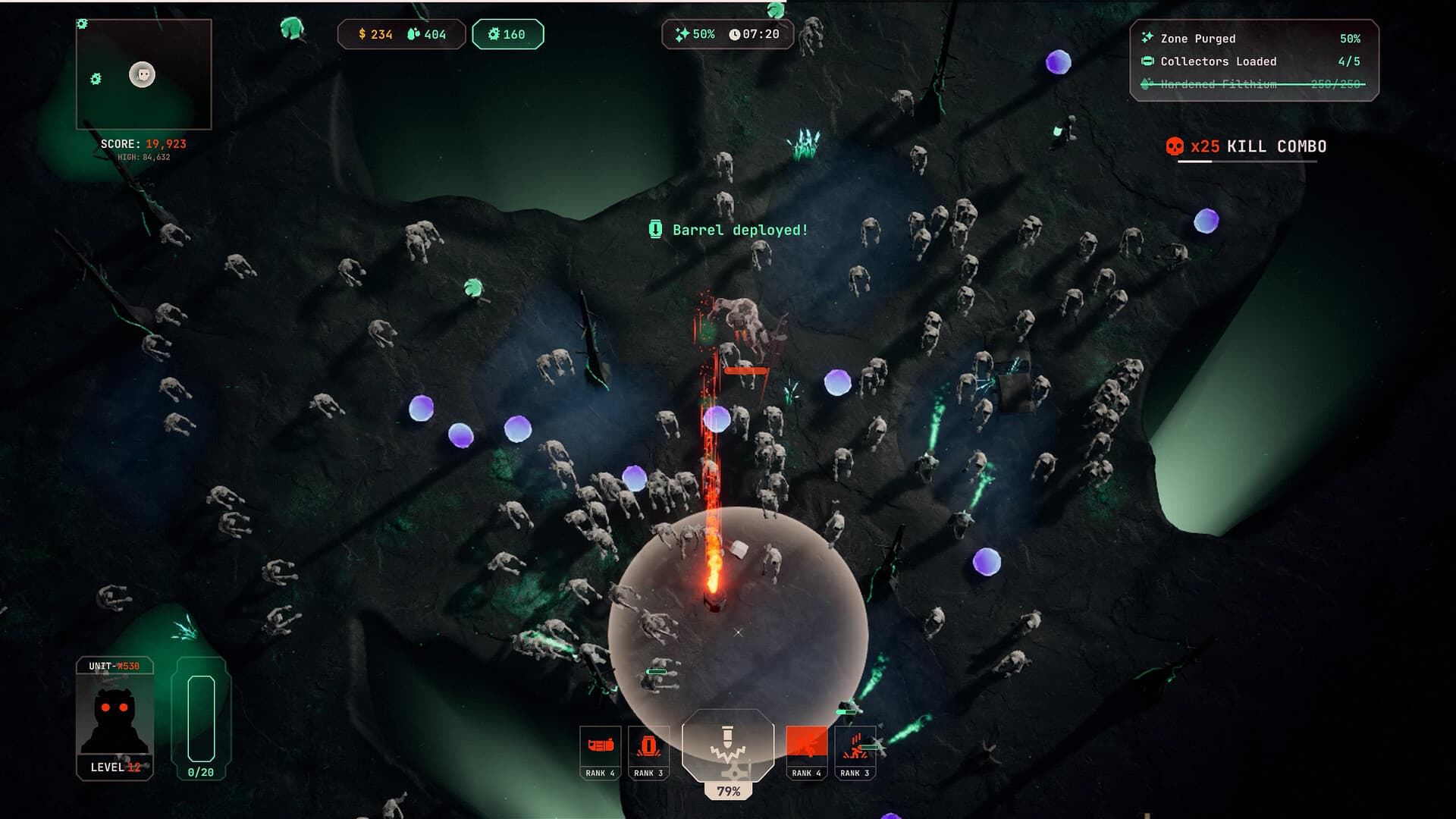This screenshot has height=819, width=1456.
Task: Open the minimap in the top-left corner
Action: (x=143, y=72)
